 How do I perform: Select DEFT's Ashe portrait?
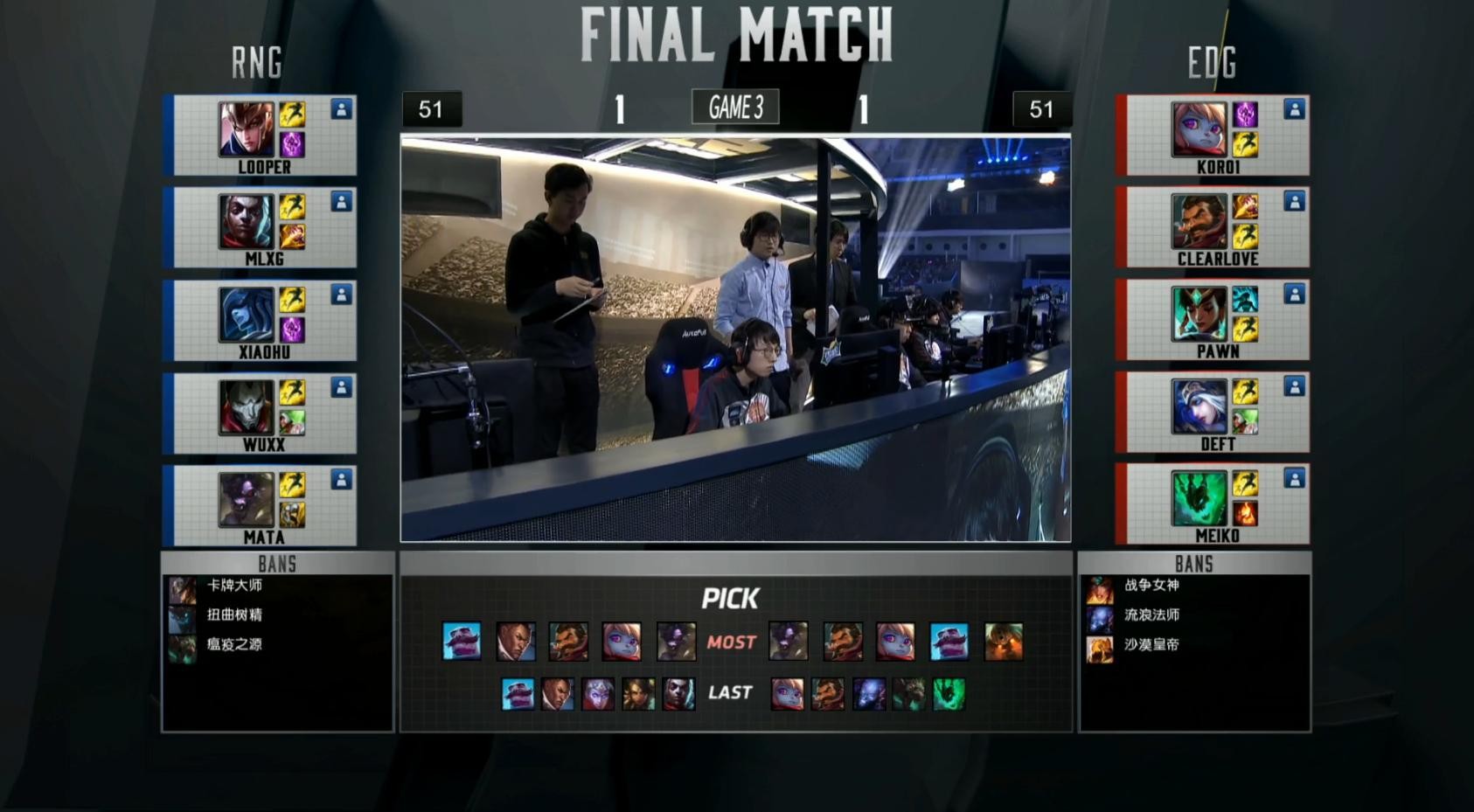pos(1199,406)
